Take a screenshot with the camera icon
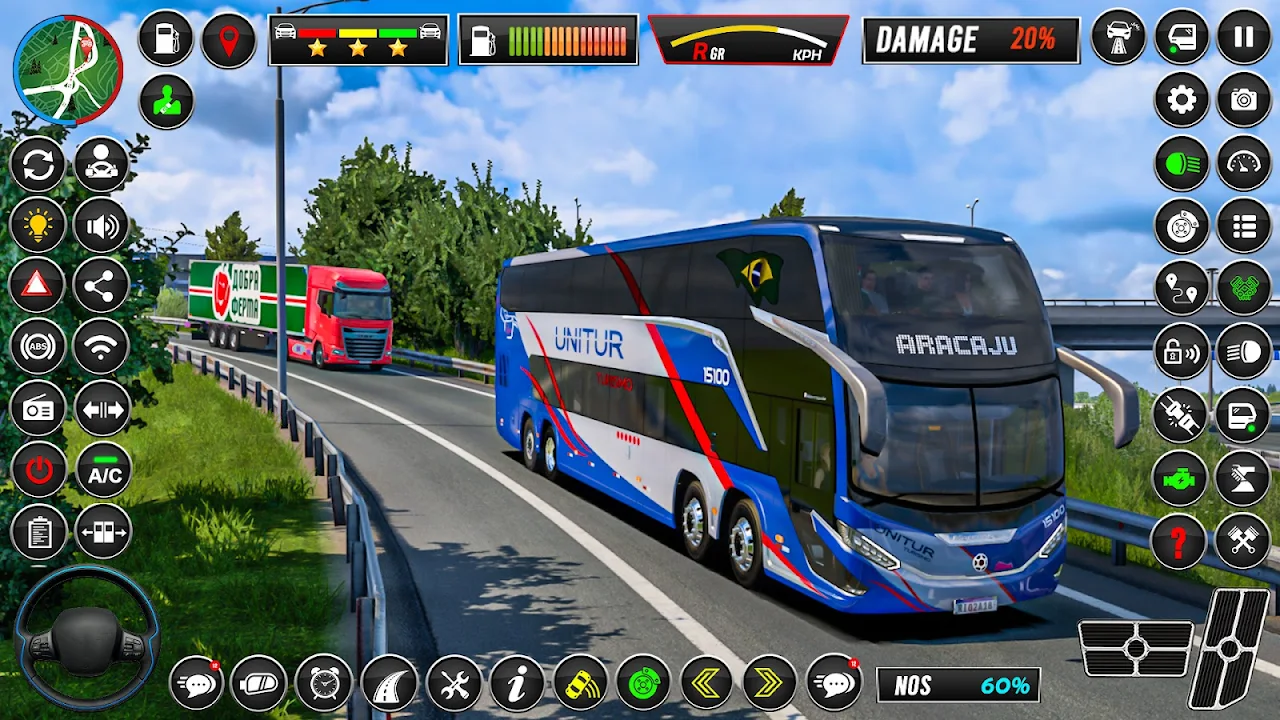 [1243, 100]
